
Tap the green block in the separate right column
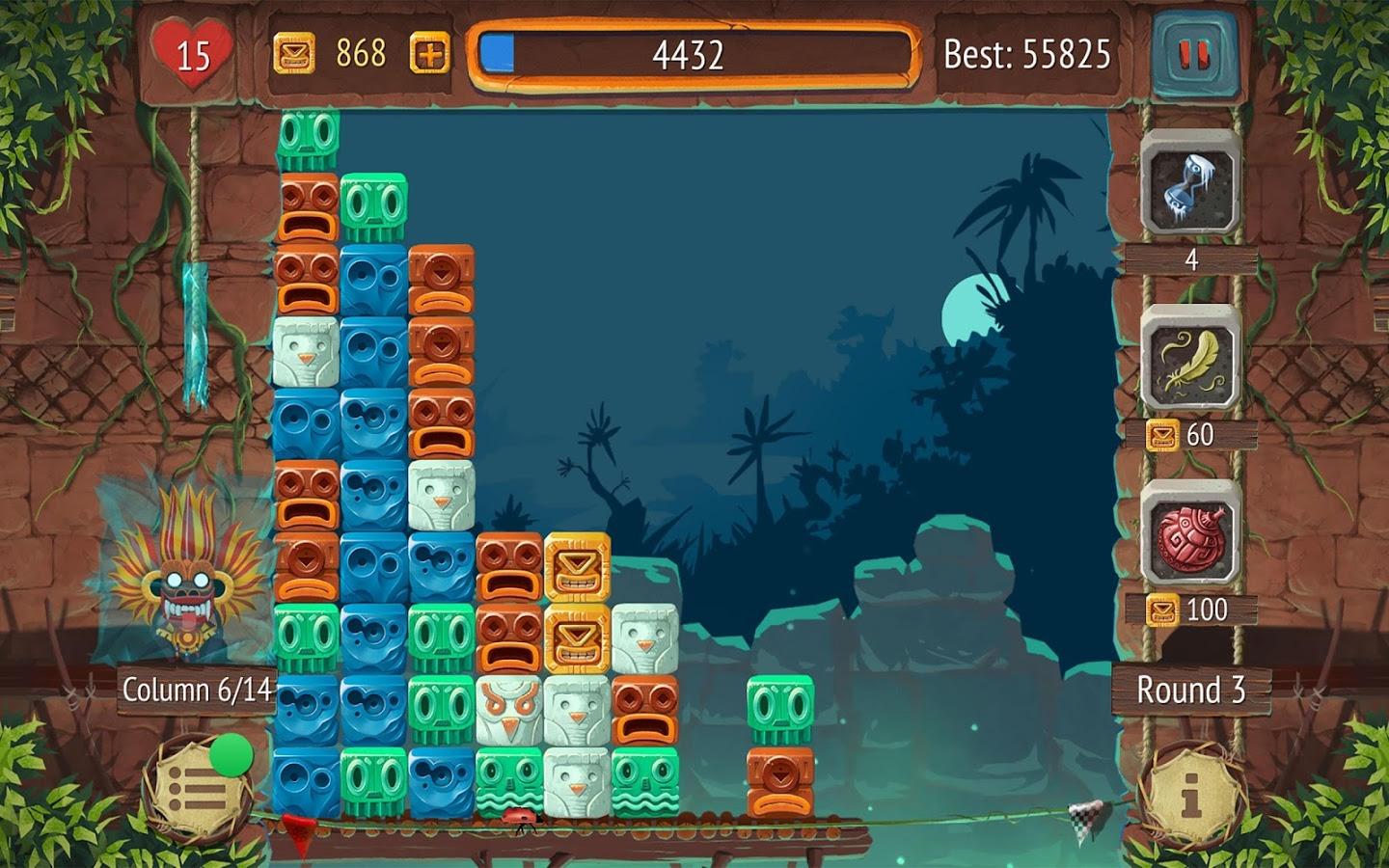click(x=779, y=710)
